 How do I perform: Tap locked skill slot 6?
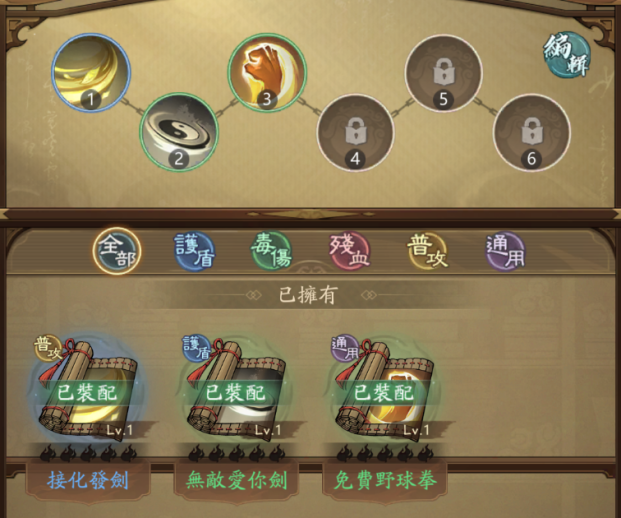coord(531,132)
